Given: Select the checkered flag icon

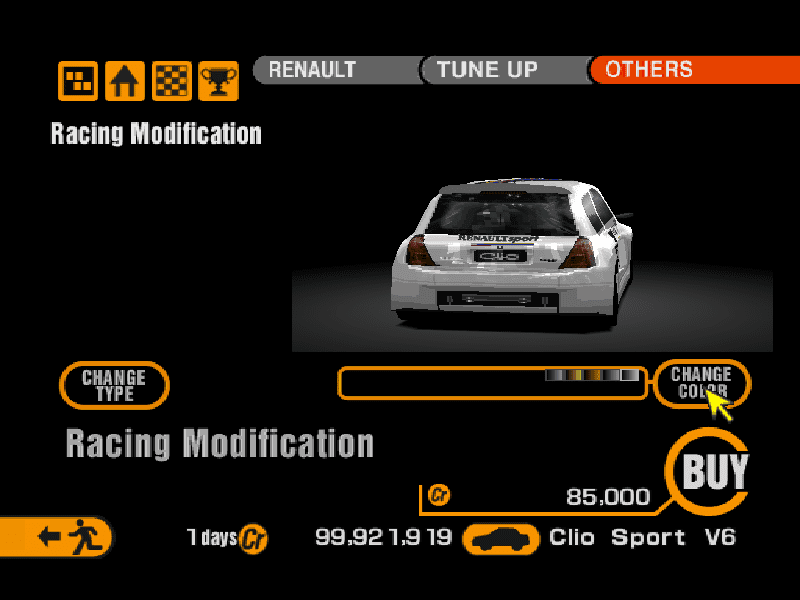Looking at the screenshot, I should pyautogui.click(x=171, y=80).
